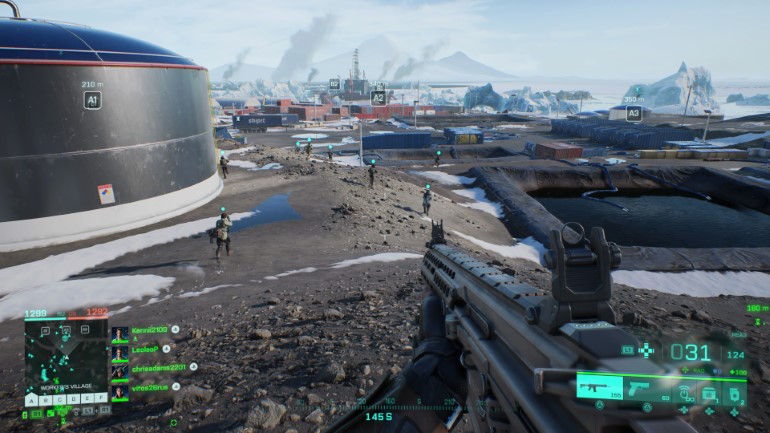Select the assault rifle weapon slot
This screenshot has height=433, width=770.
599,387
